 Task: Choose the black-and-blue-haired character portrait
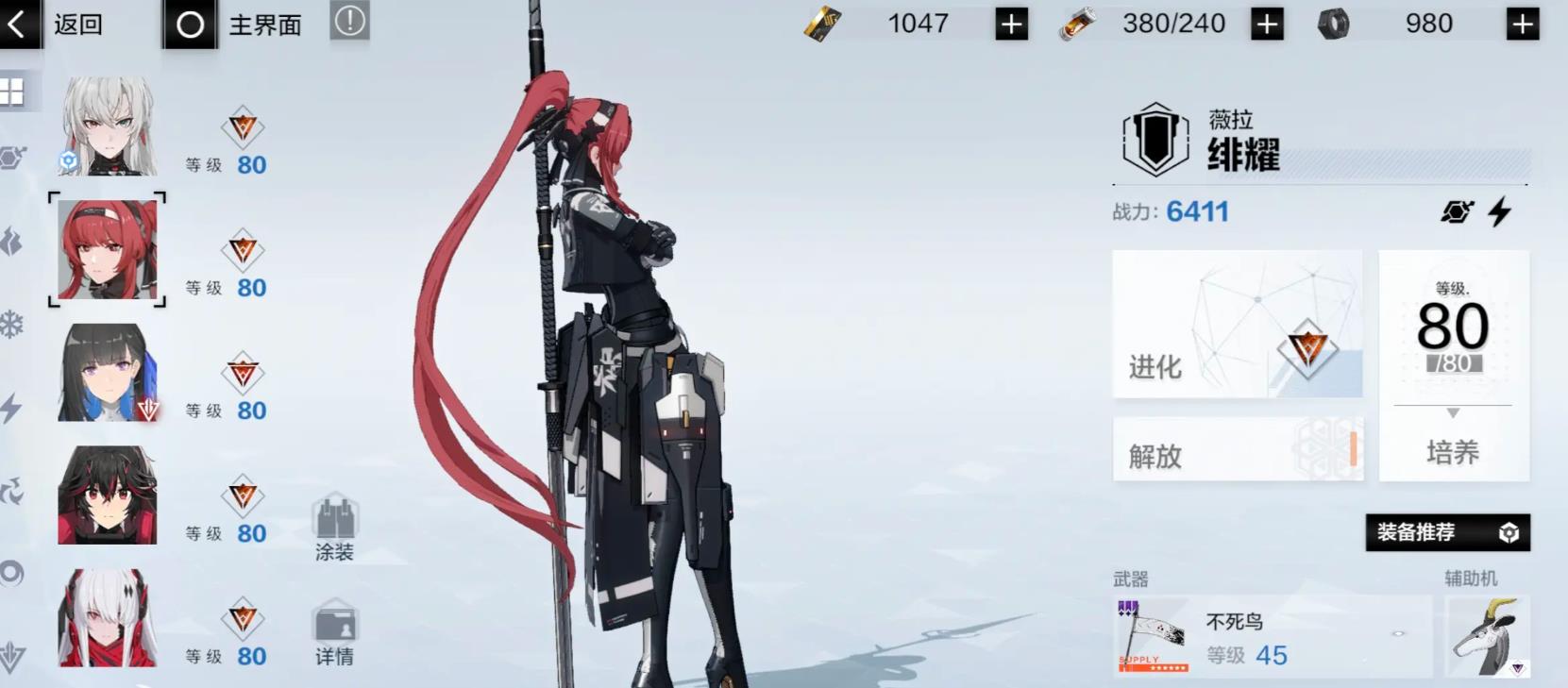[108, 373]
